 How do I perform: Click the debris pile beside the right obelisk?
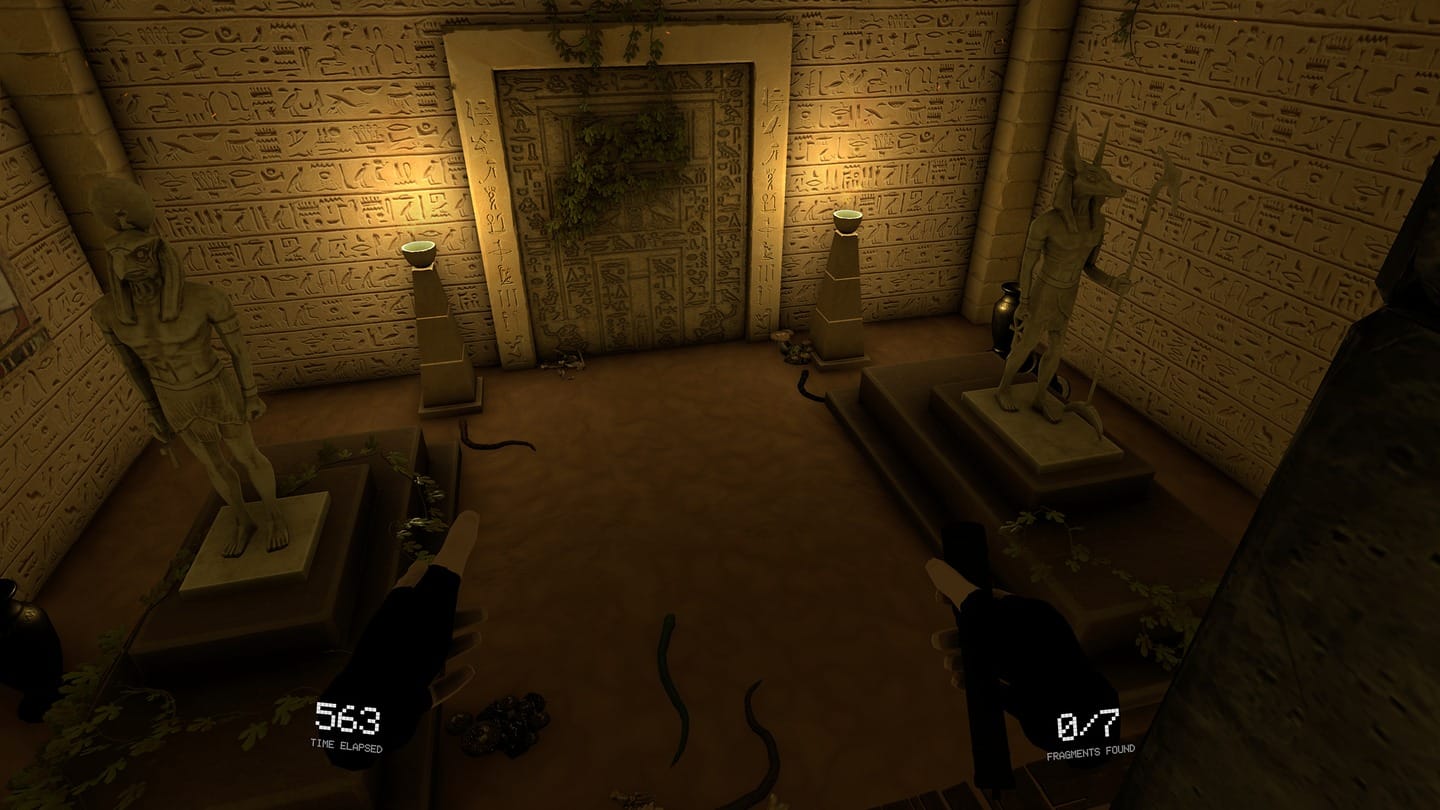795,350
